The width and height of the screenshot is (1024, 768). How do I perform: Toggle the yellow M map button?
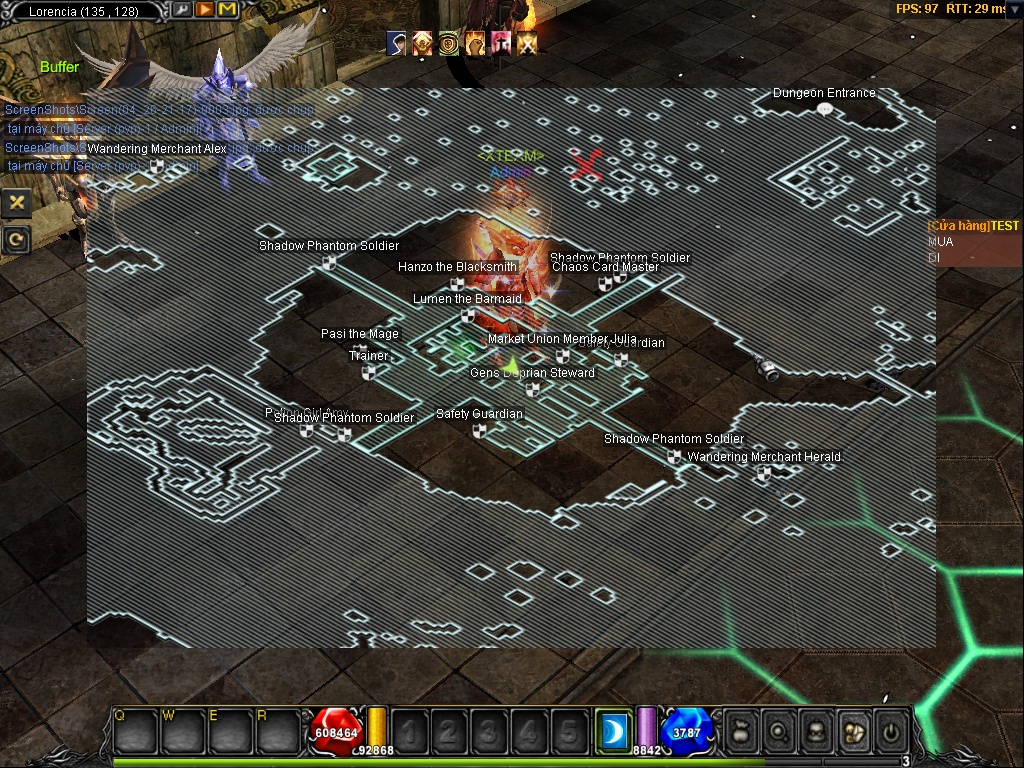(227, 10)
